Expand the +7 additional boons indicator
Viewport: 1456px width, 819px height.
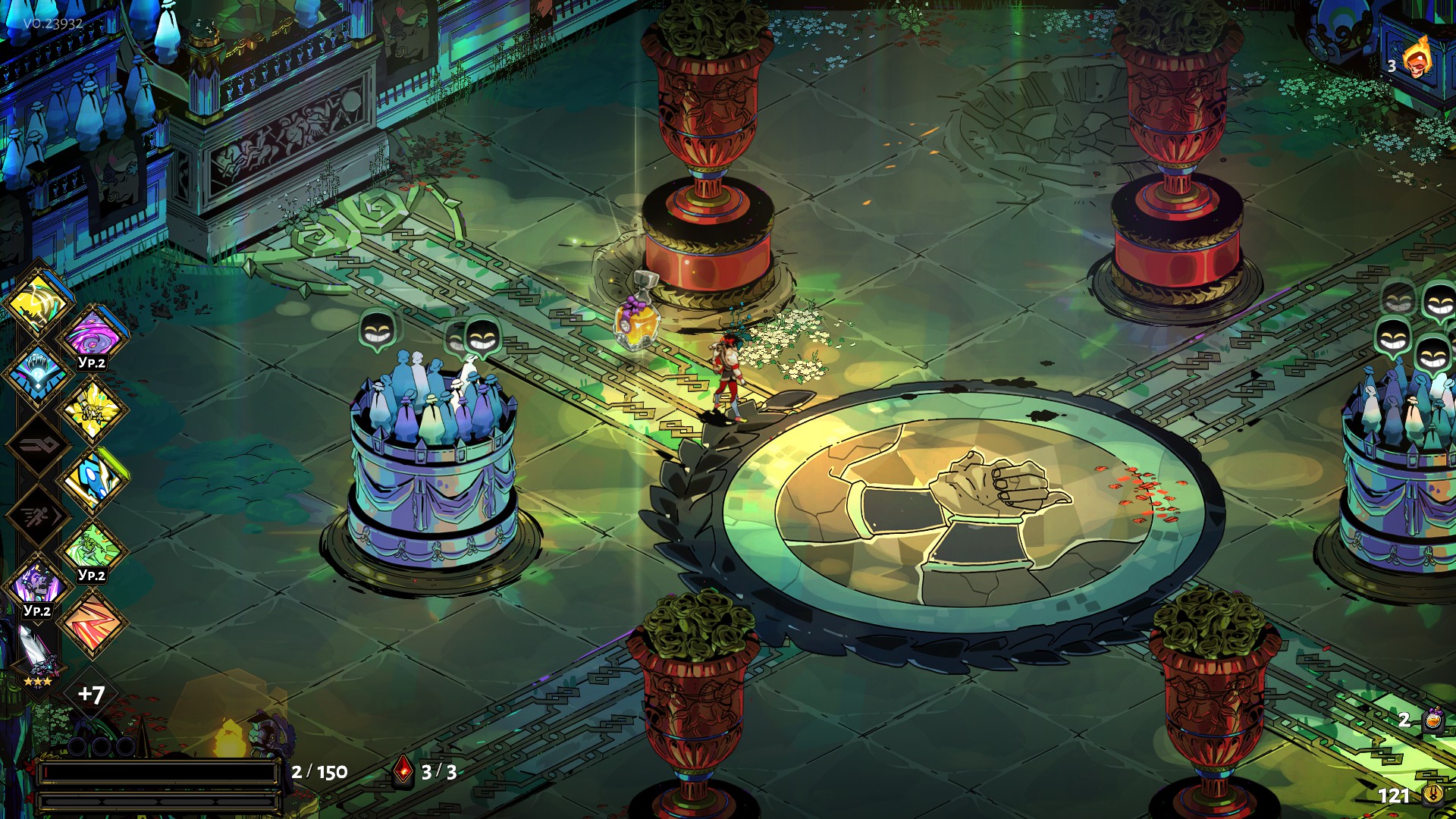tap(91, 694)
